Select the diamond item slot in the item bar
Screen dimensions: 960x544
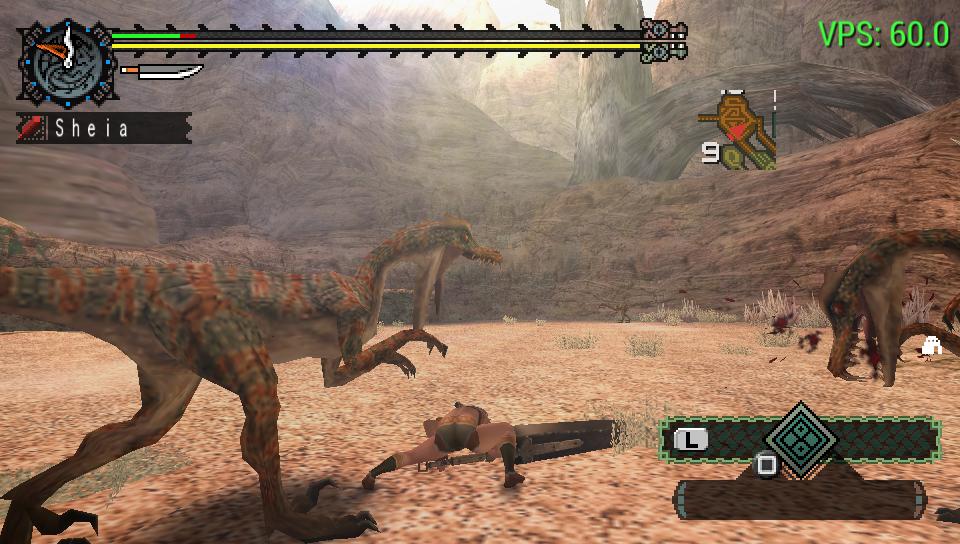pos(799,438)
